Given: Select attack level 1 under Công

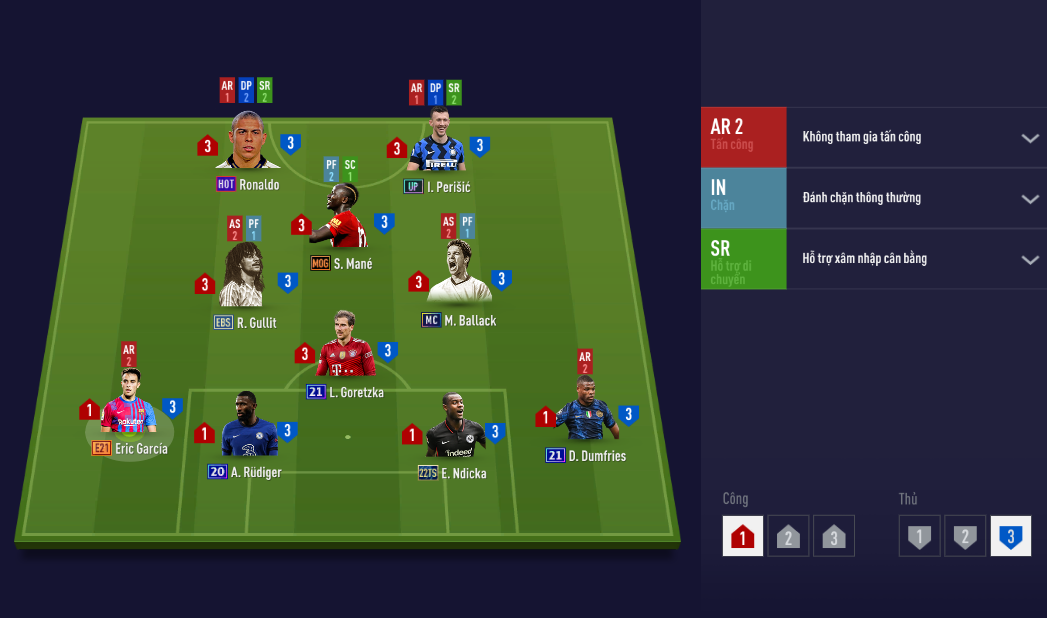Looking at the screenshot, I should click(742, 537).
